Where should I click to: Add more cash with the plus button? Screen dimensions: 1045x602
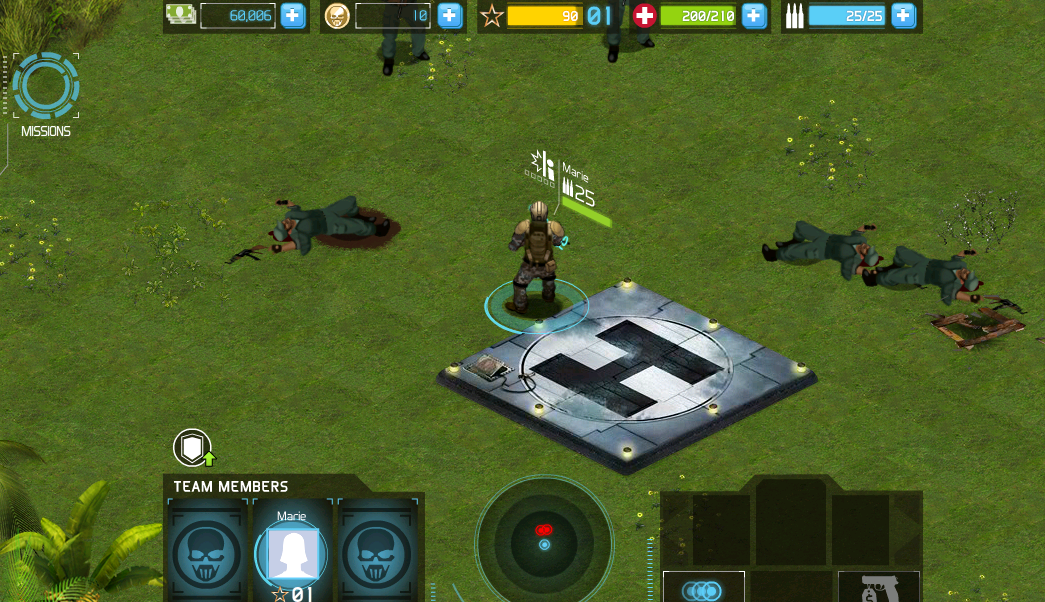pos(292,15)
